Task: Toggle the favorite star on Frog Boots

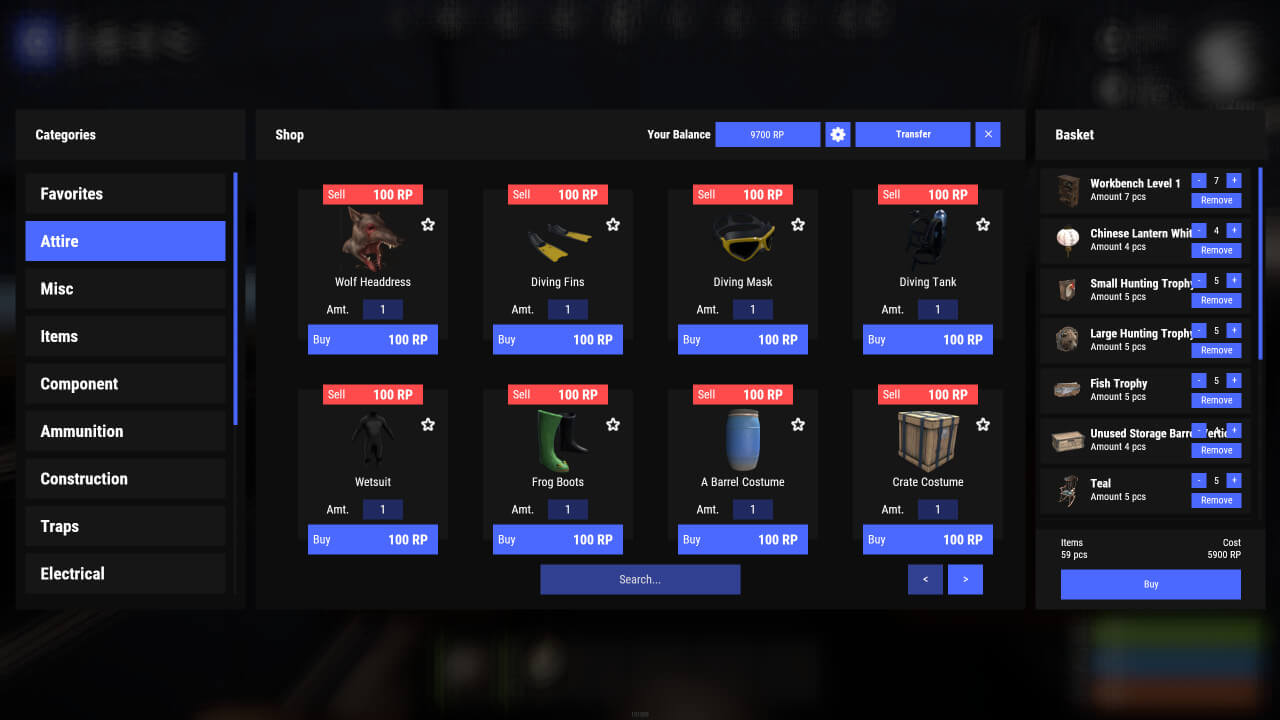Action: [x=613, y=424]
